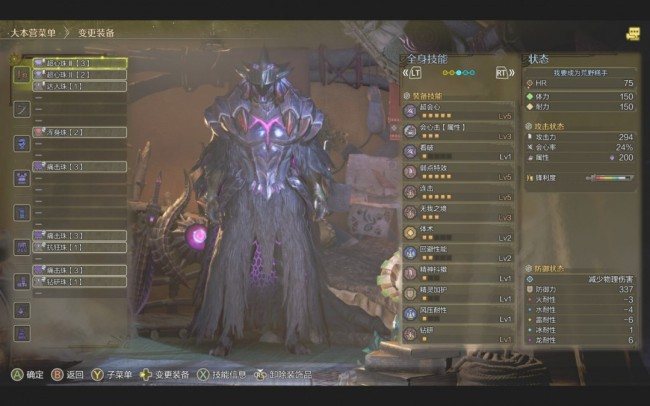
Task: Click the highlighted weapon slot icon
Action: point(21,74)
